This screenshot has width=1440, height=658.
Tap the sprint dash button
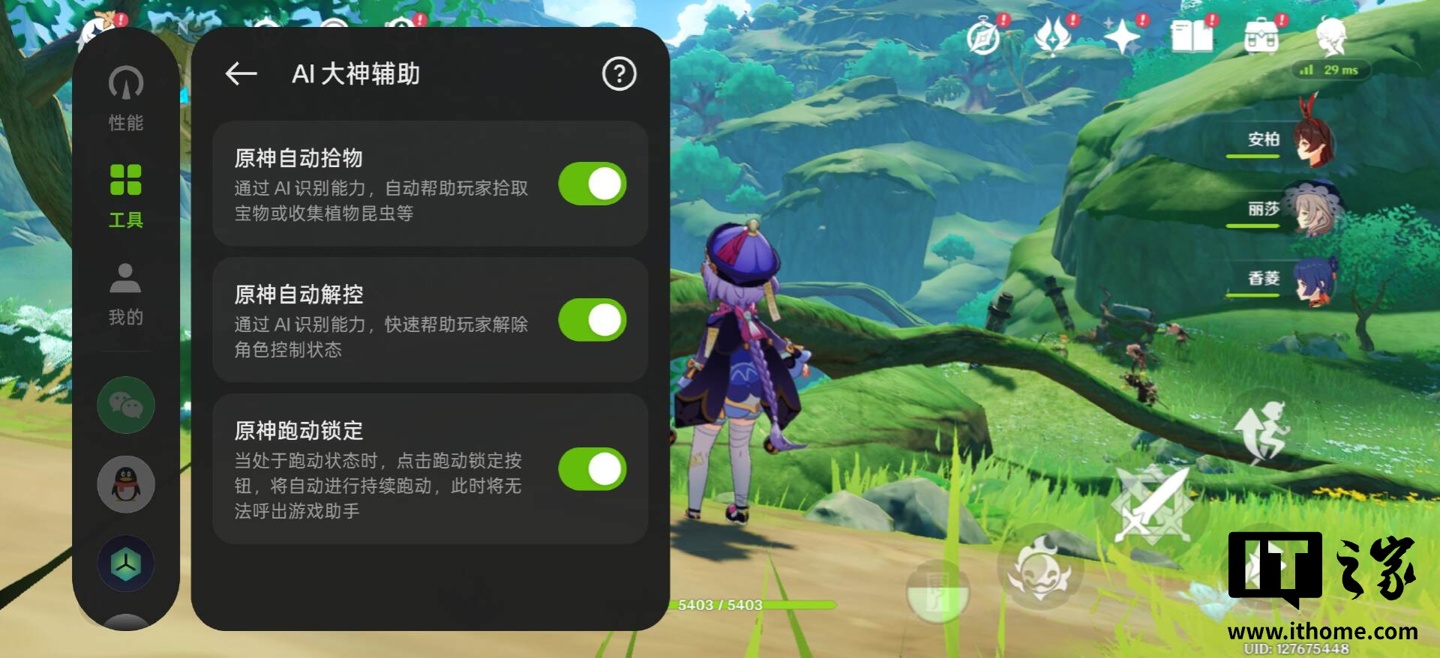point(1263,430)
